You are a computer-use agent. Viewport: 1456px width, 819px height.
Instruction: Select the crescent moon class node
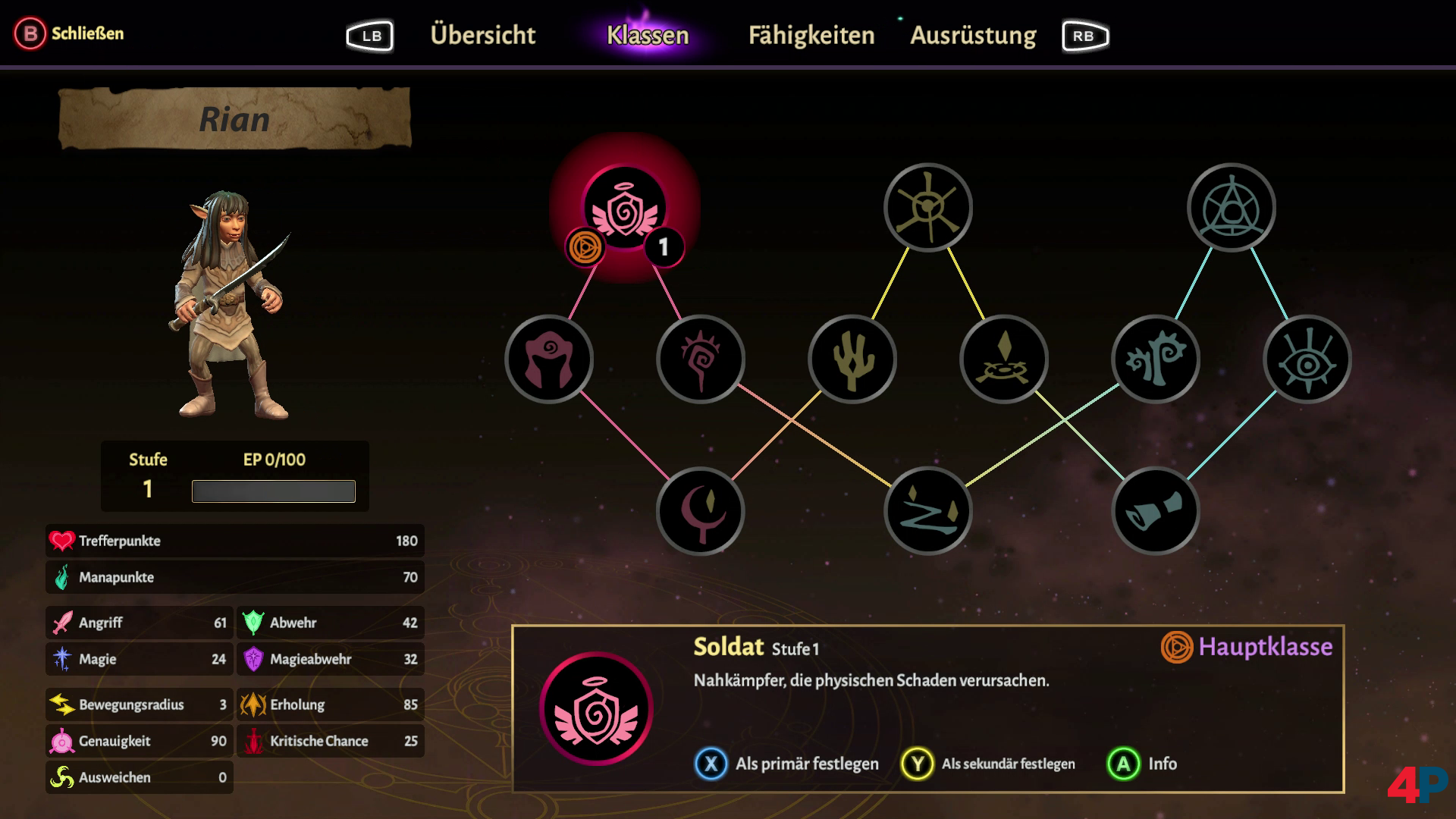coord(701,511)
